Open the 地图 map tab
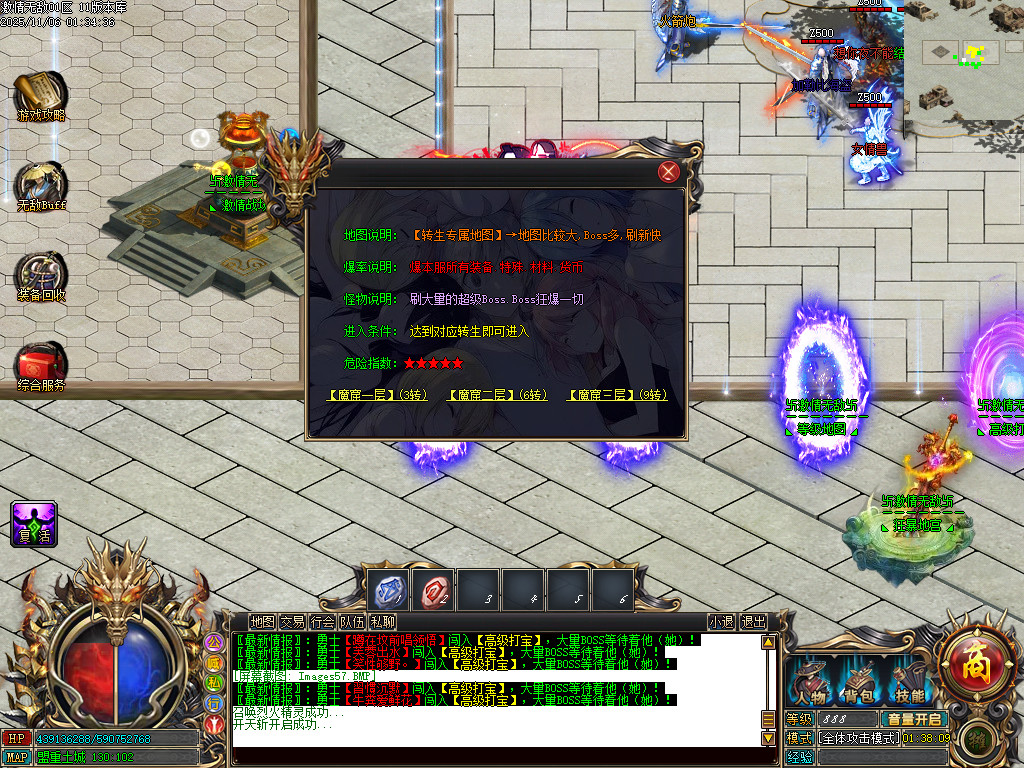The width and height of the screenshot is (1024, 768). pos(262,622)
